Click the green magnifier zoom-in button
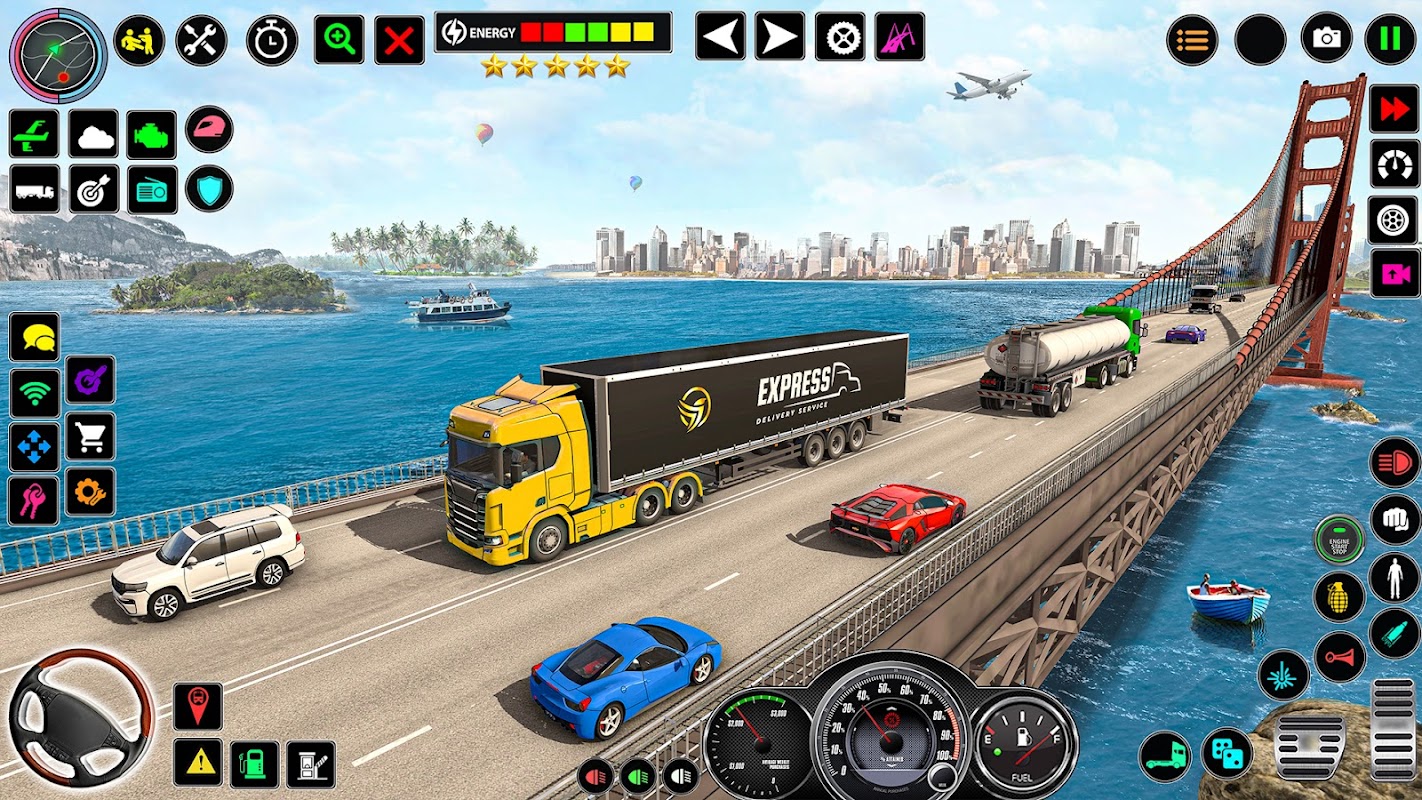Image resolution: width=1422 pixels, height=800 pixels. (339, 40)
